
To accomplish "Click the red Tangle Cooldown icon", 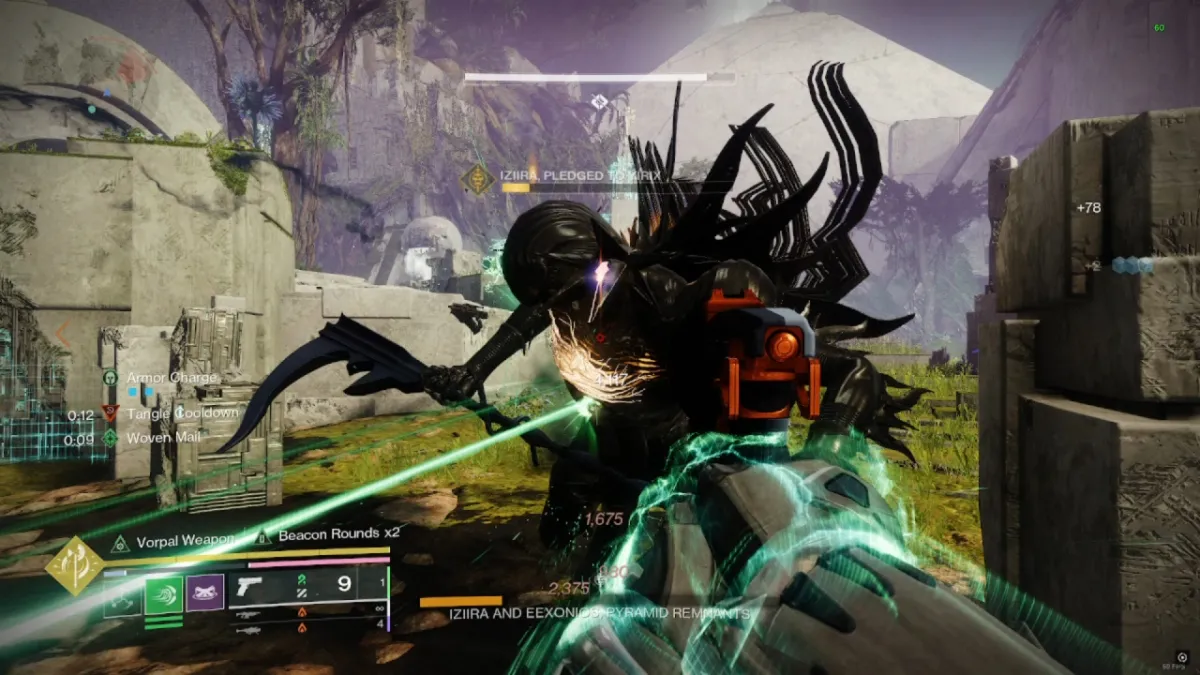I will (x=110, y=413).
